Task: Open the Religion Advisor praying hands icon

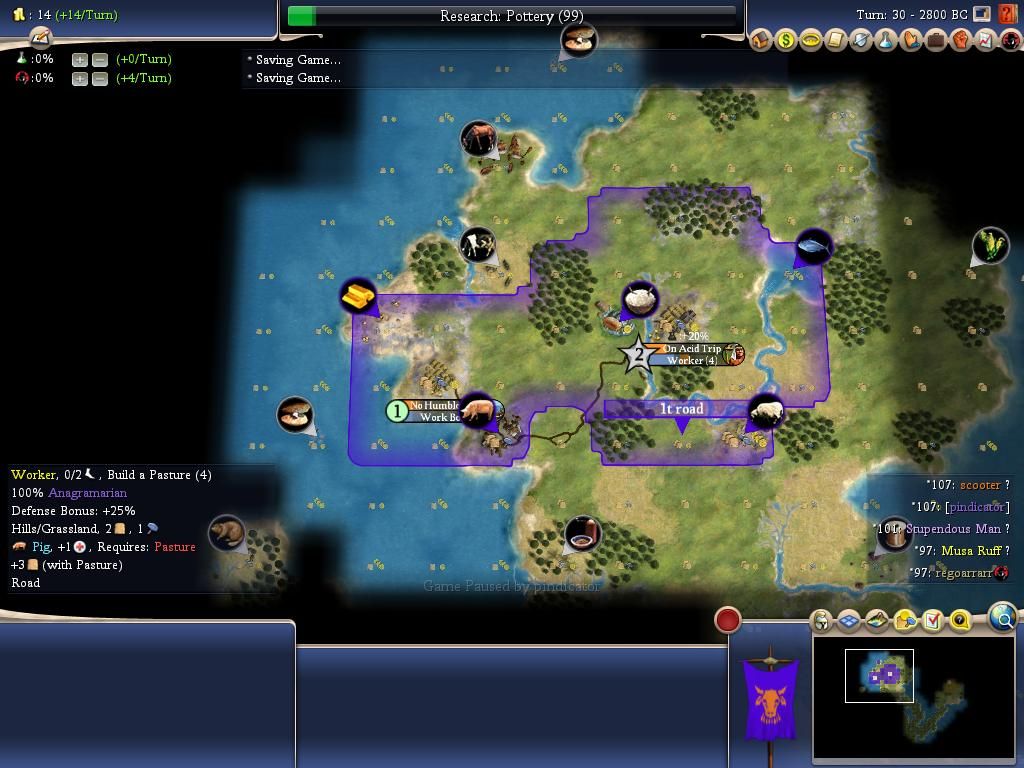Action: [911, 41]
